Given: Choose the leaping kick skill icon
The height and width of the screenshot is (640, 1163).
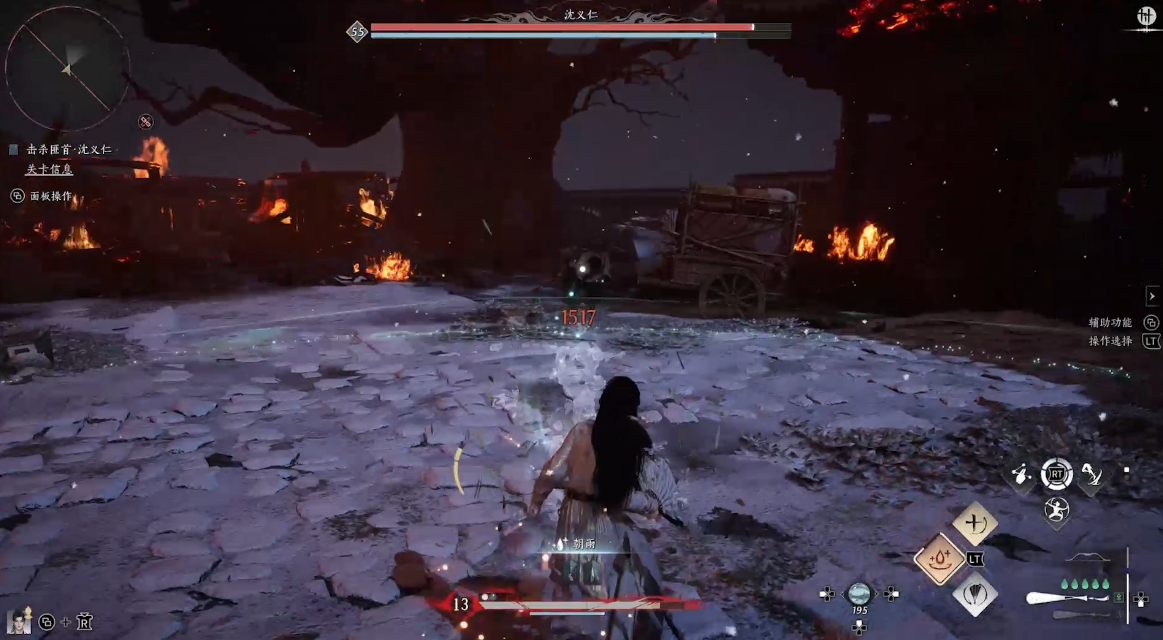Looking at the screenshot, I should click(x=1090, y=476).
